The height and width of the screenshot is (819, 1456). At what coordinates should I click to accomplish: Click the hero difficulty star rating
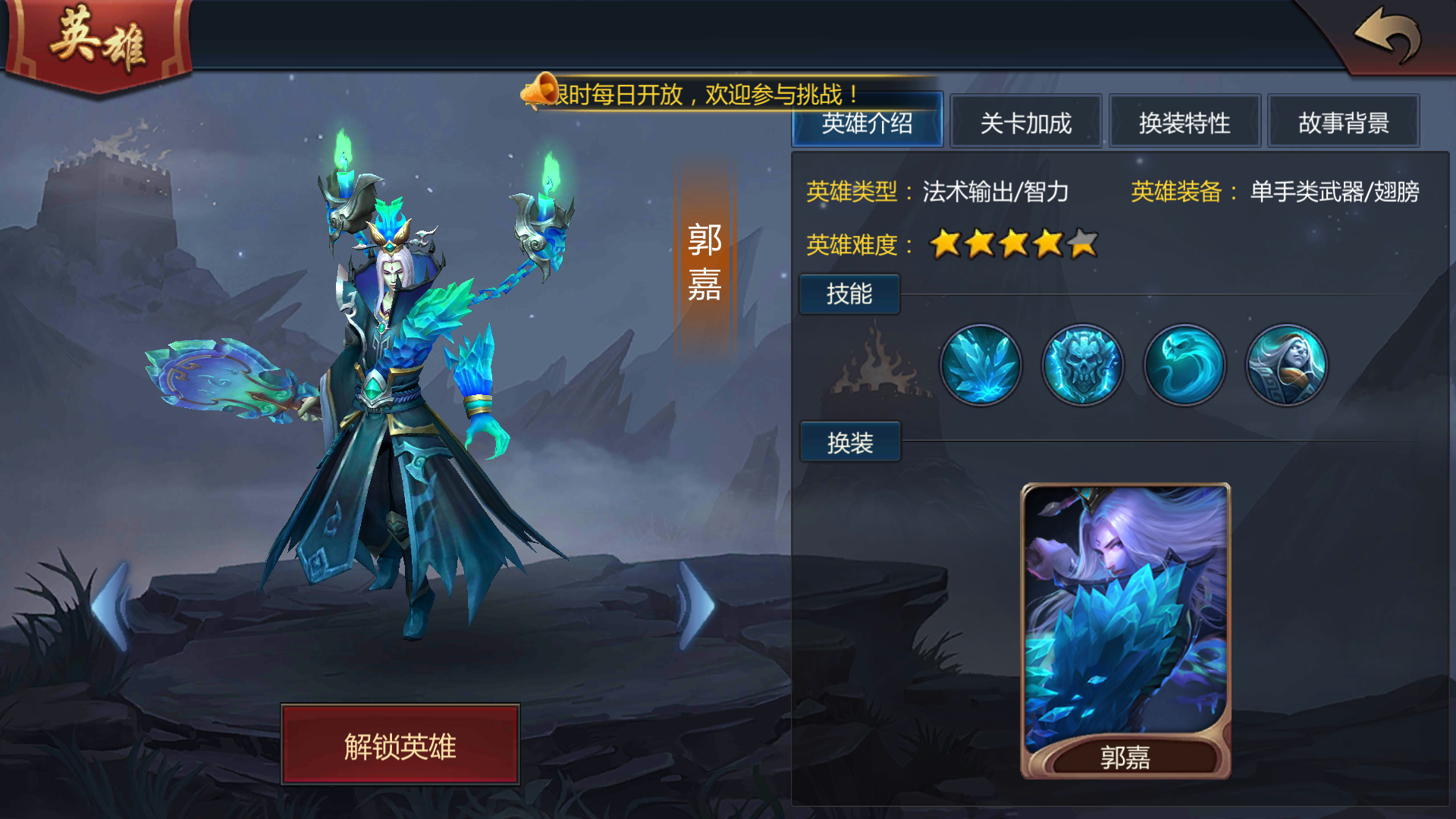coord(1012,244)
